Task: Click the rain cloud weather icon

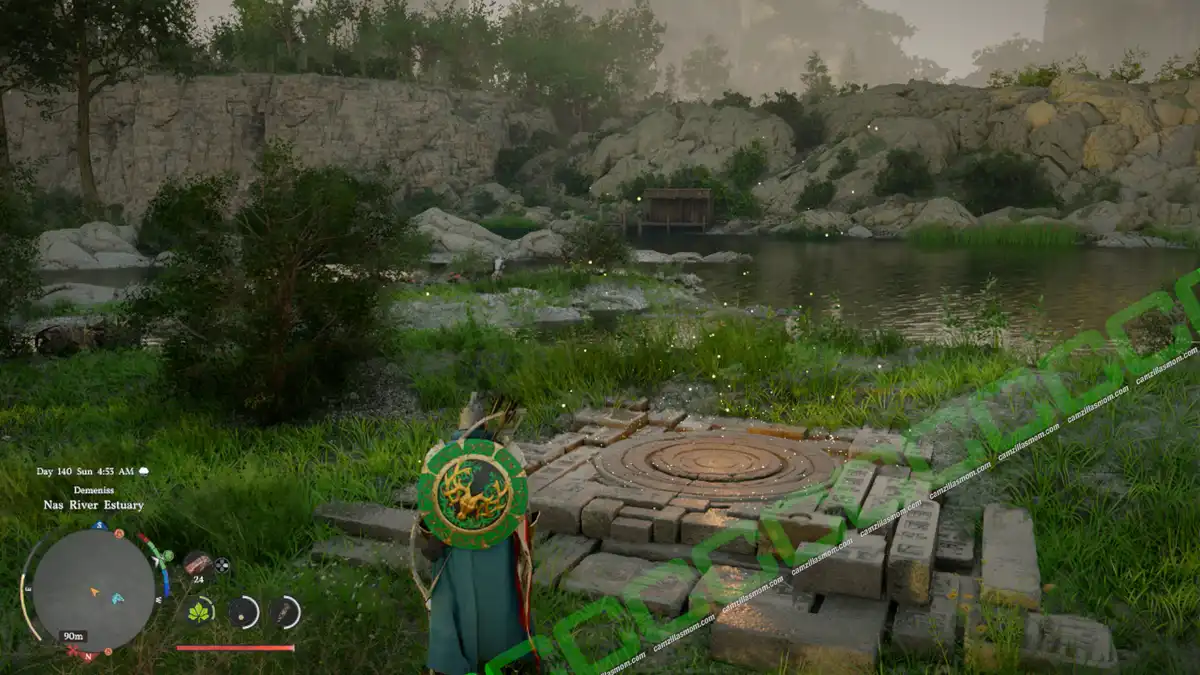Action: (x=143, y=470)
